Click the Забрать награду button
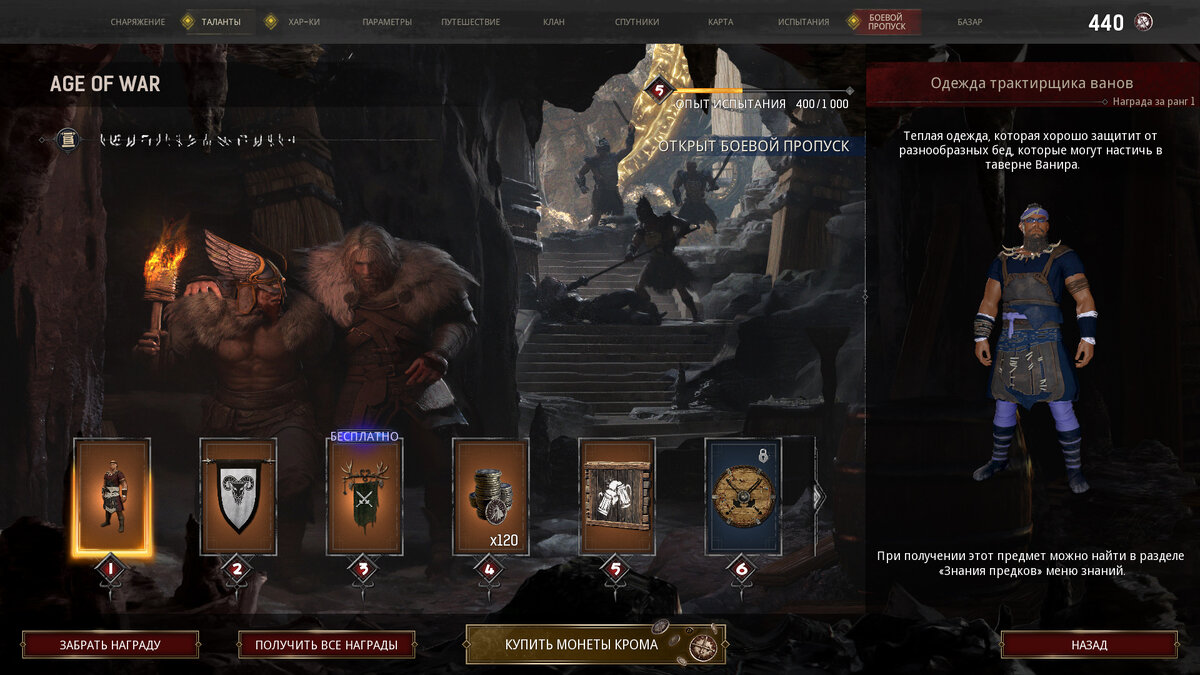This screenshot has width=1200, height=675. [x=110, y=645]
